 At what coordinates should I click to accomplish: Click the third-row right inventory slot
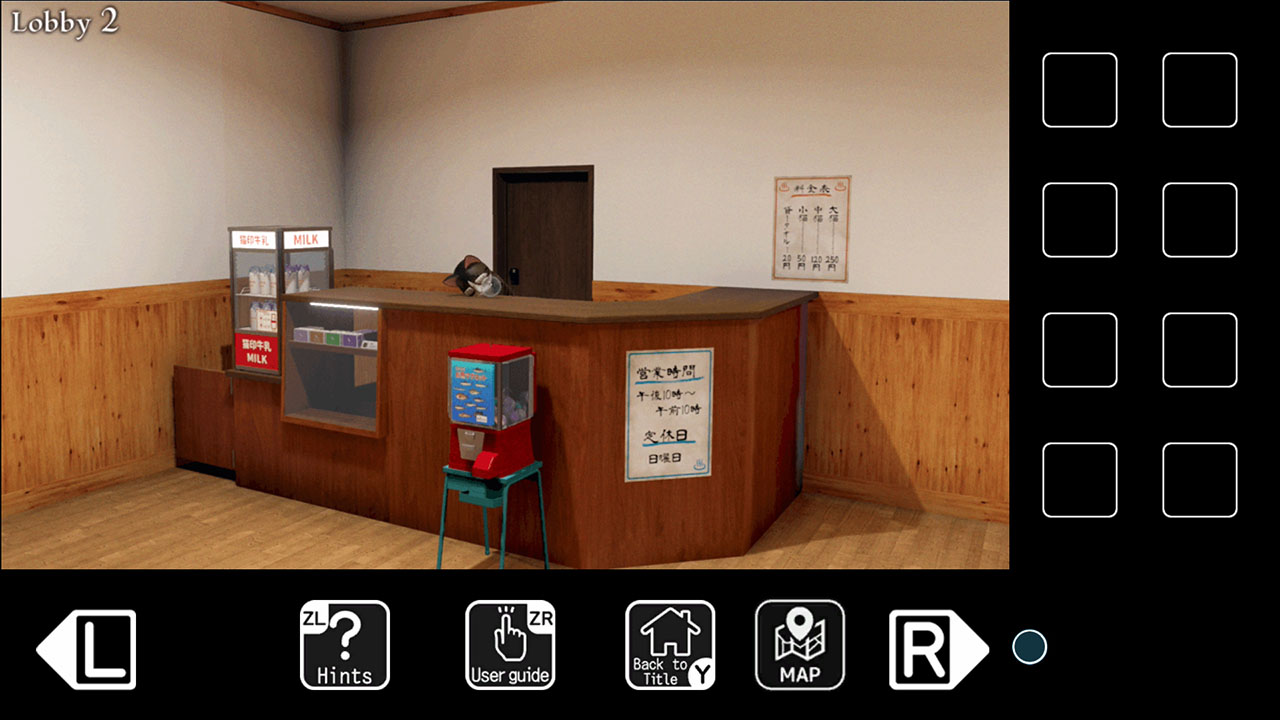[x=1200, y=351]
